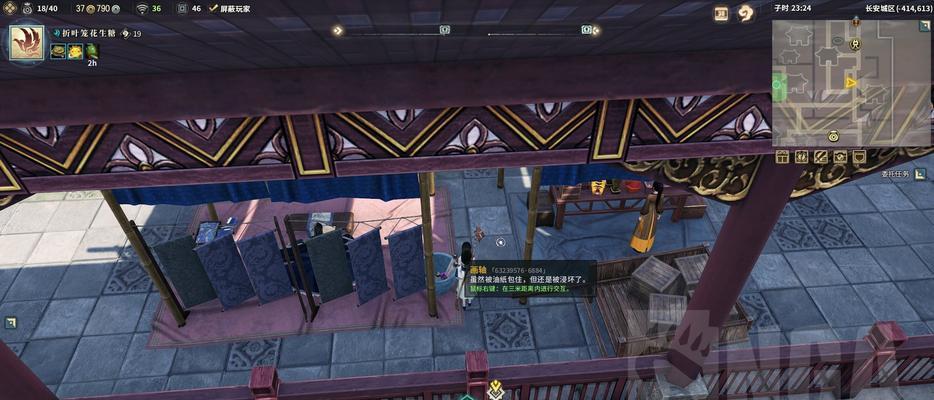The width and height of the screenshot is (934, 400).
Task: Click the right glowing arrow on top bar
Action: point(596,30)
